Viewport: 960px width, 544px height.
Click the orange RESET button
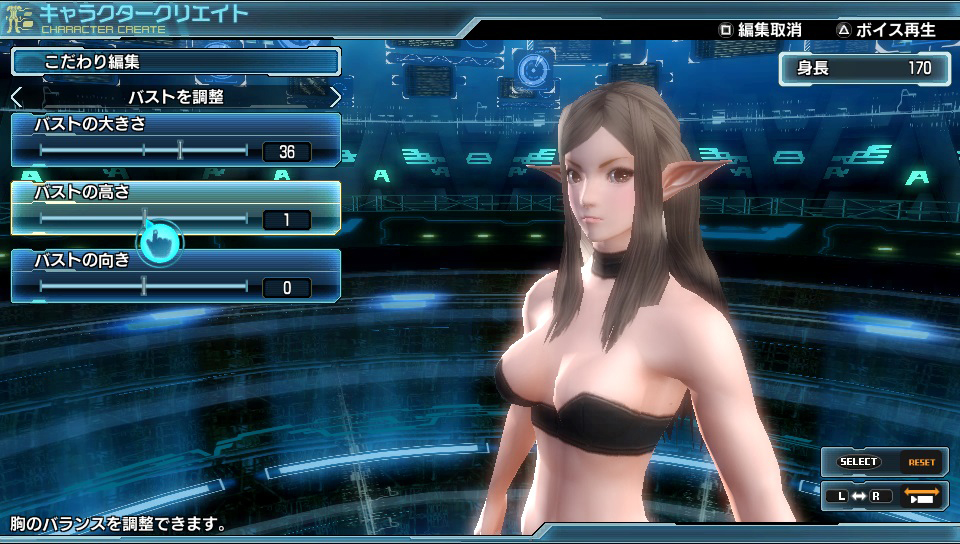[x=921, y=462]
